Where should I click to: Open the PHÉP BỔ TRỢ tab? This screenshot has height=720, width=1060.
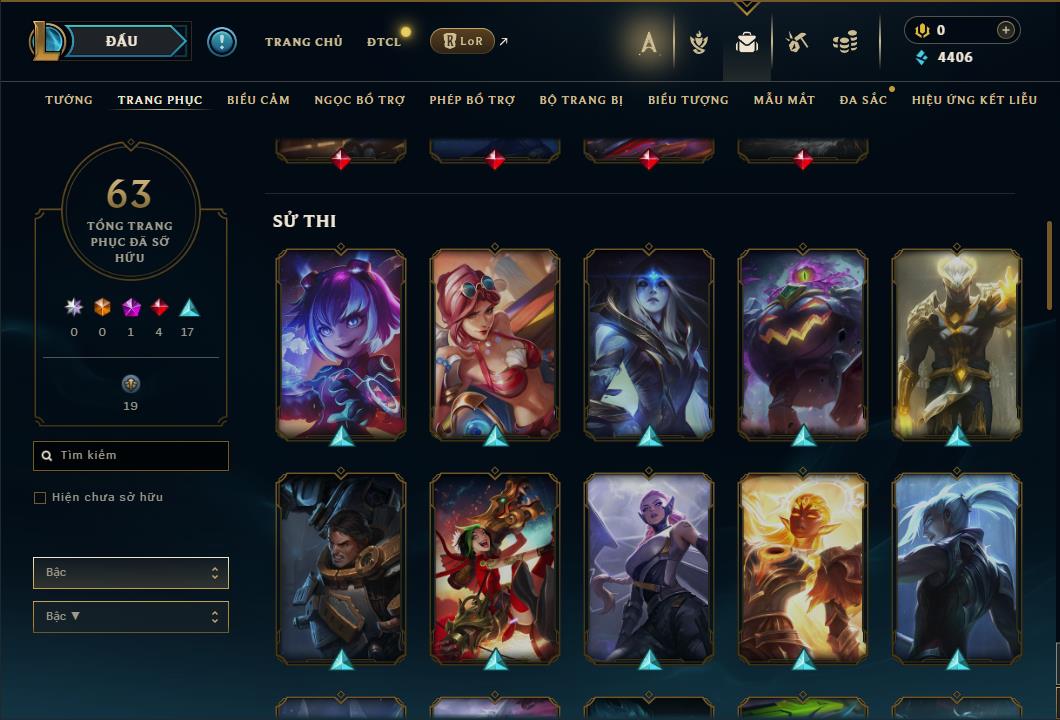point(472,100)
